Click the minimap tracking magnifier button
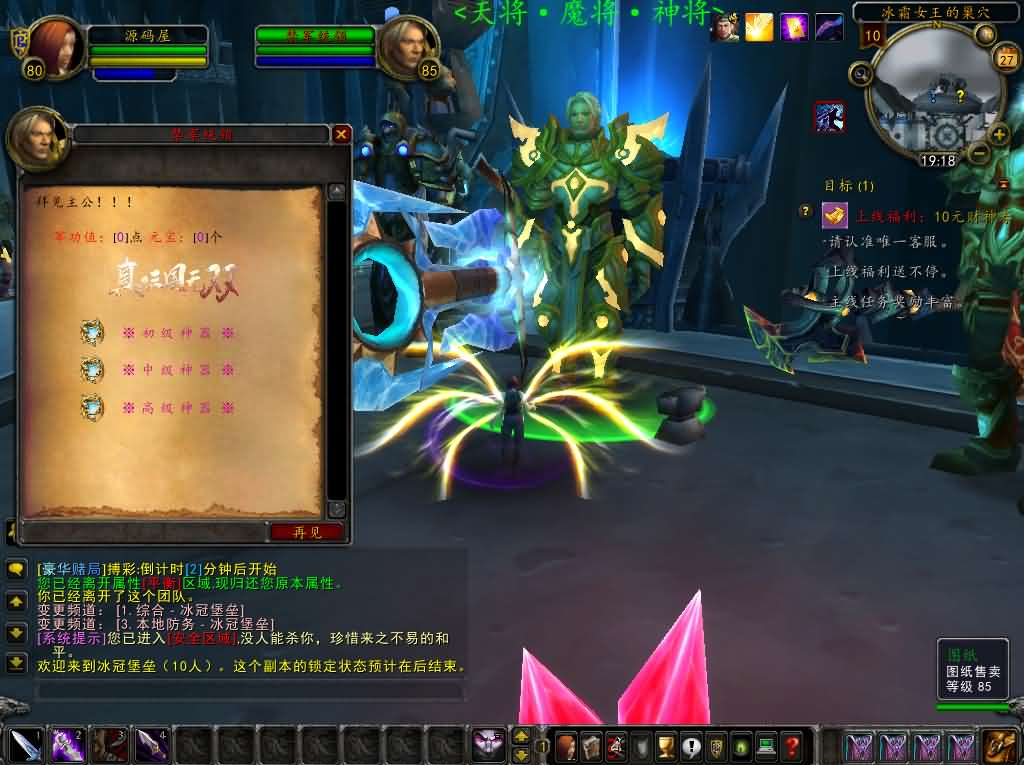1024x765 pixels. pos(859,73)
